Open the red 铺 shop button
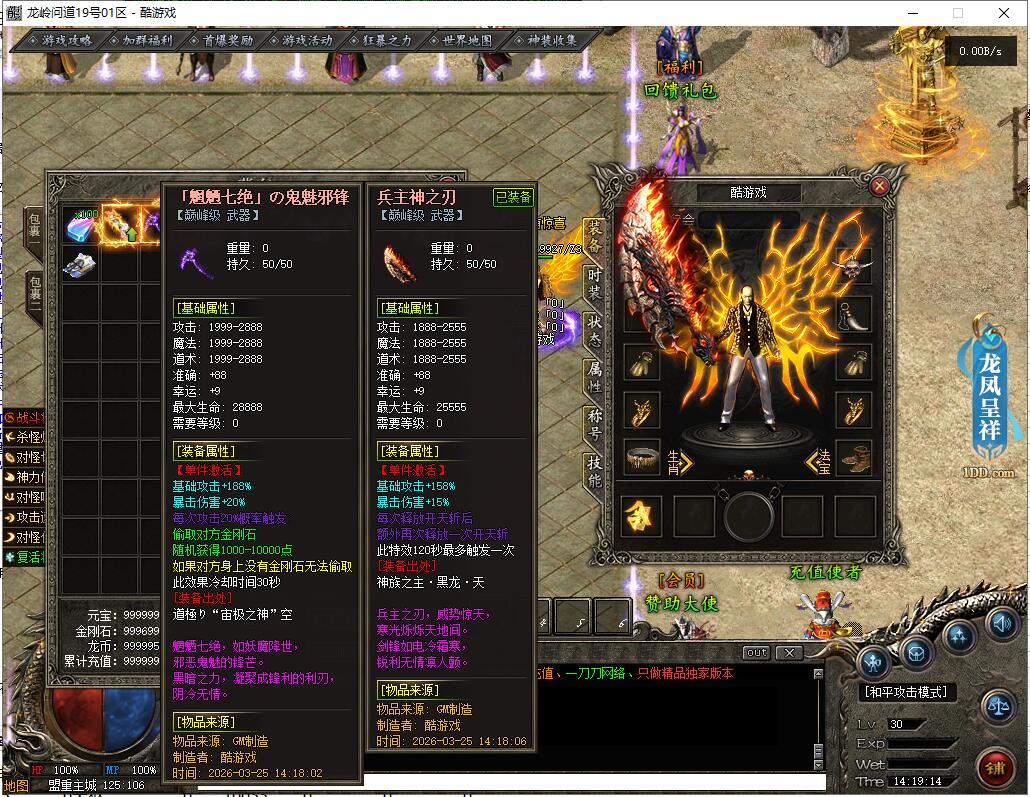The width and height of the screenshot is (1030, 797). tap(996, 769)
